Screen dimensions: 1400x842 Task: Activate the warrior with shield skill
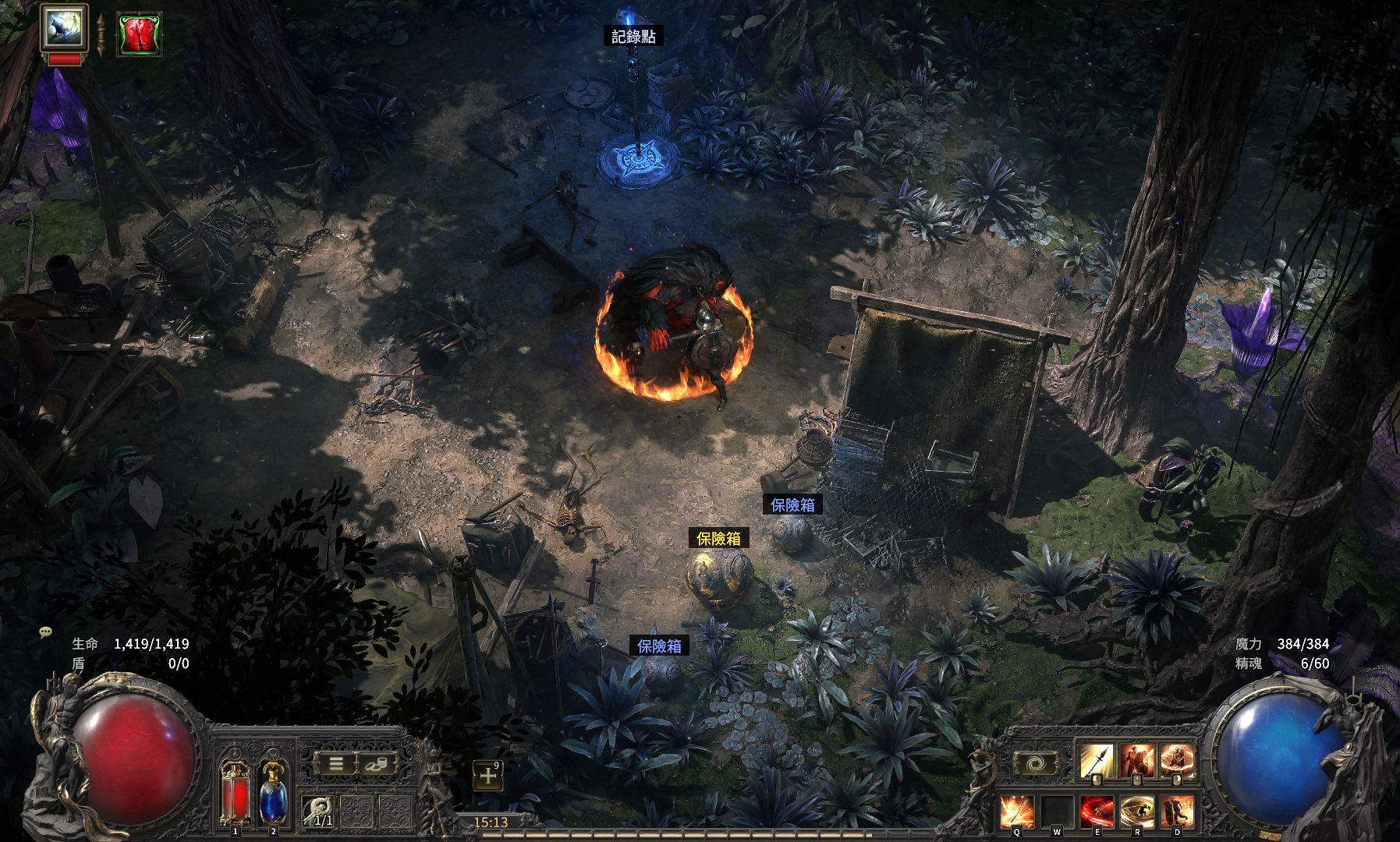pos(1136,761)
